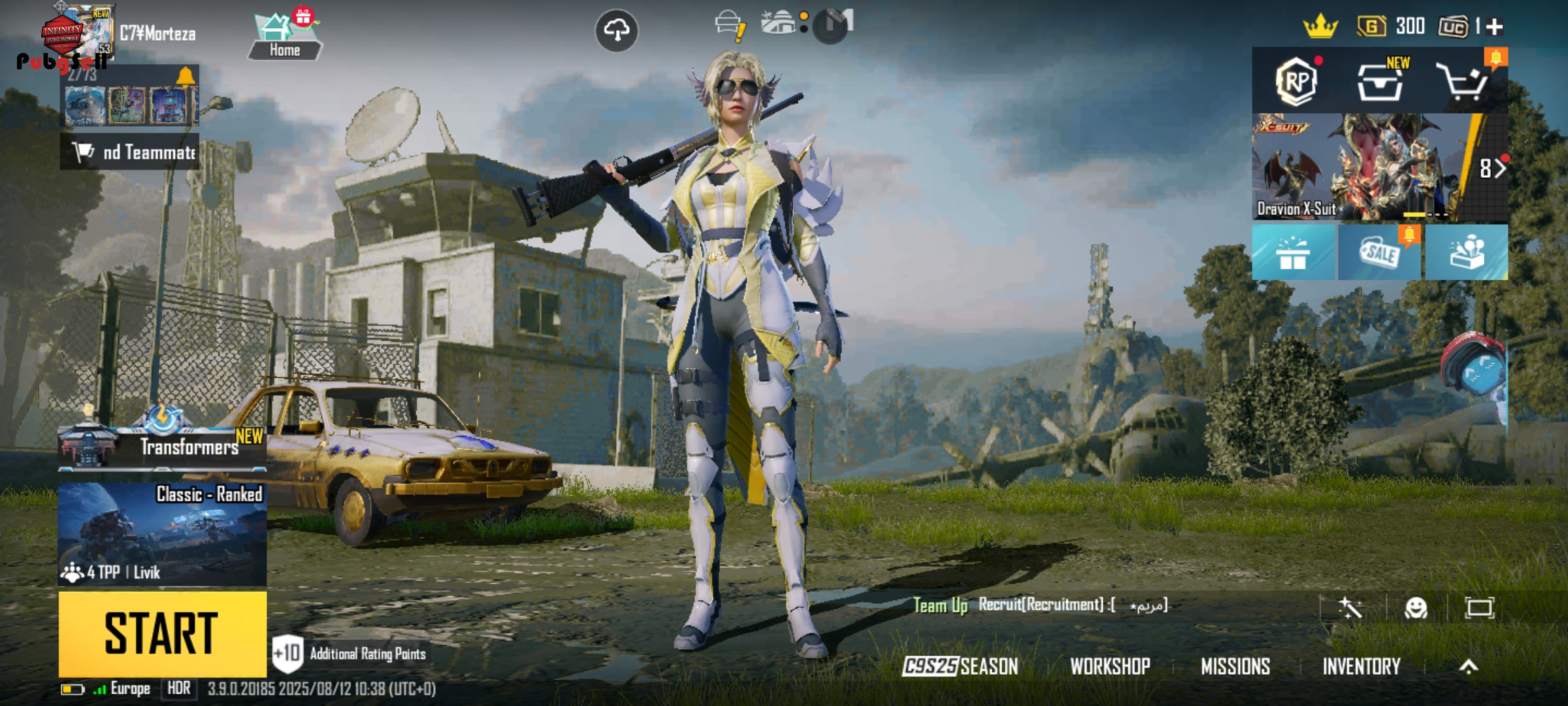The image size is (1568, 706).
Task: Open the Workshop menu
Action: pyautogui.click(x=1110, y=666)
